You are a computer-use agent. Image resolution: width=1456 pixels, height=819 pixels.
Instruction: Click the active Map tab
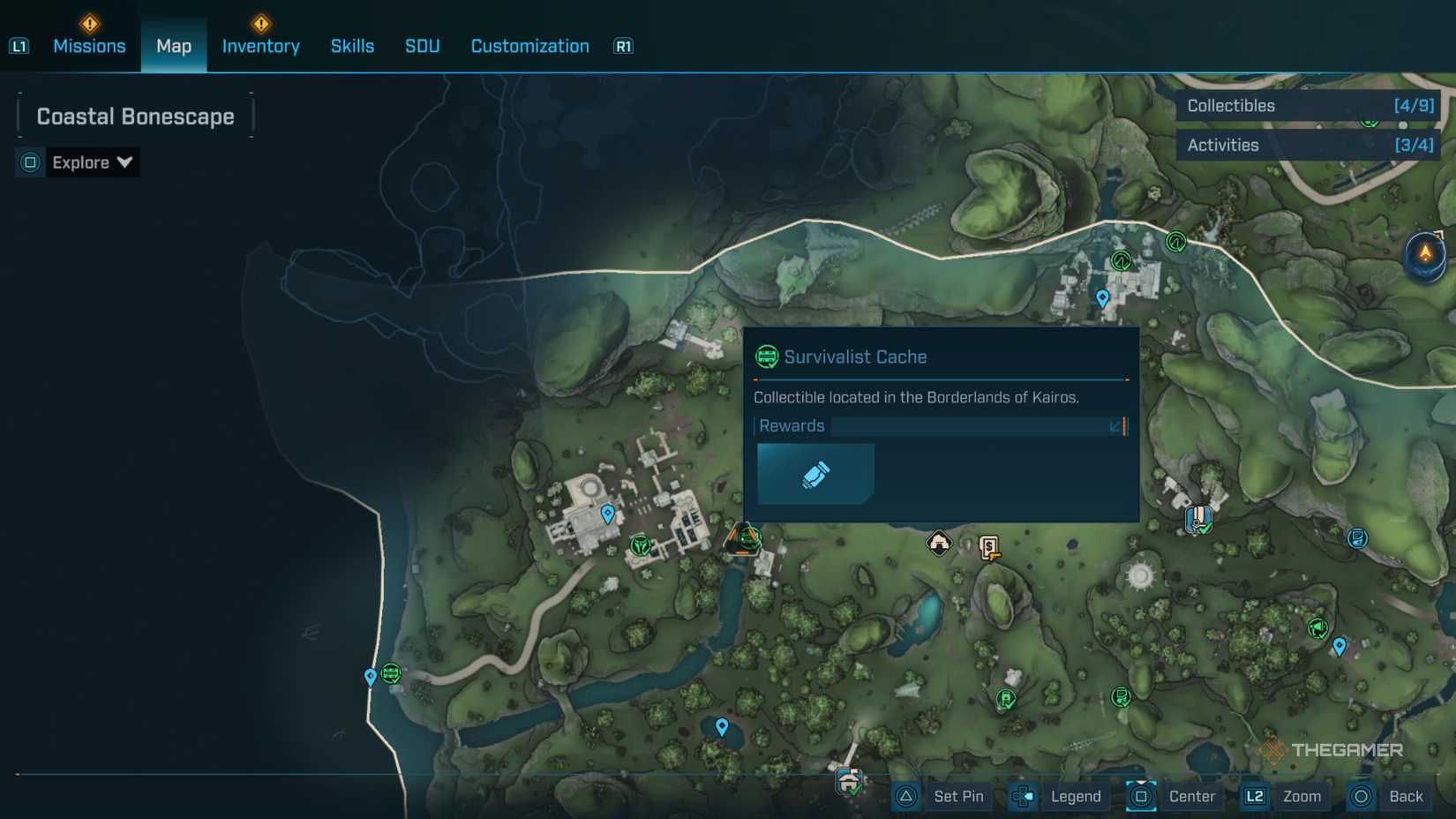174,46
